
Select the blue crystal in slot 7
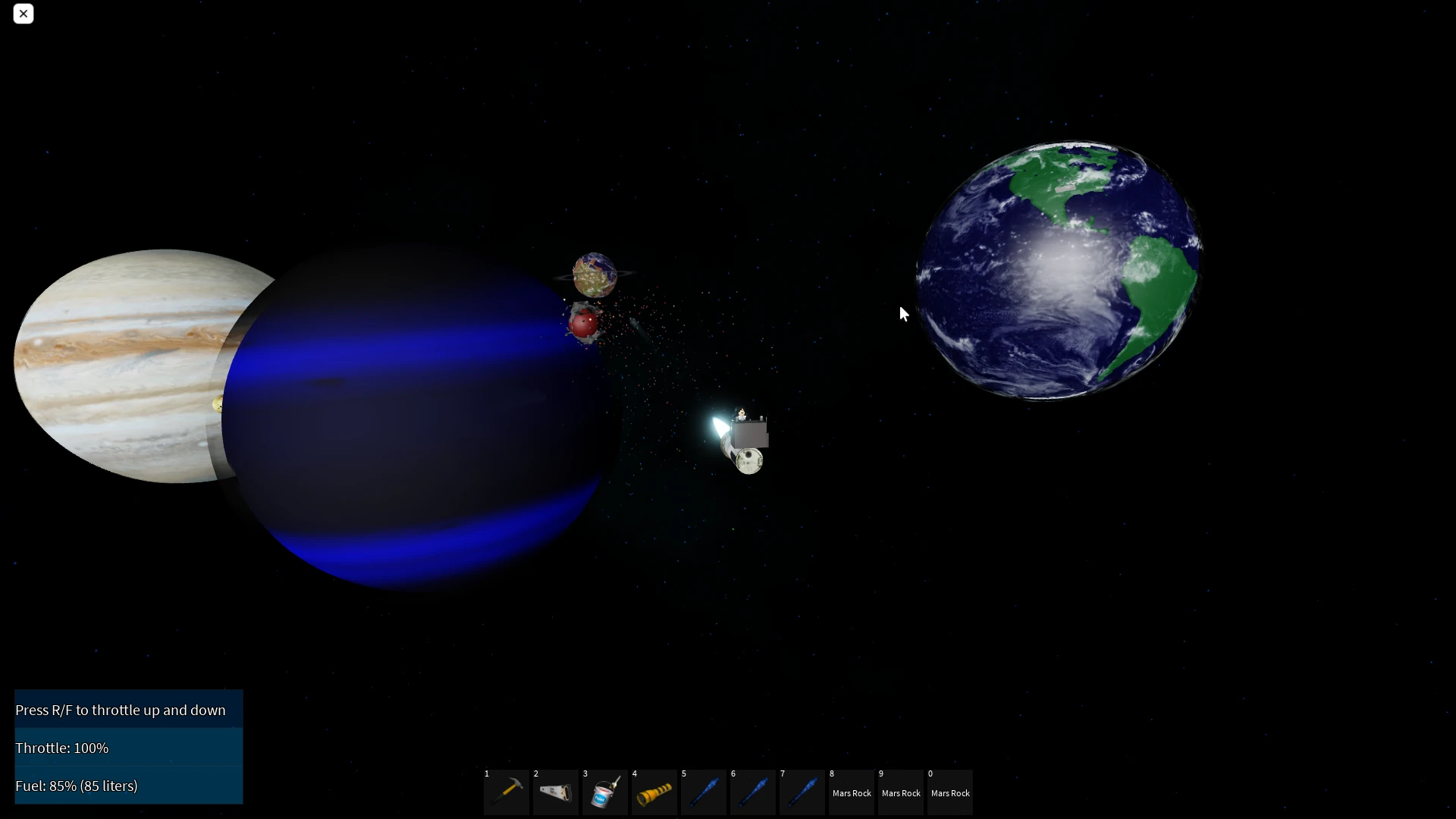(802, 792)
